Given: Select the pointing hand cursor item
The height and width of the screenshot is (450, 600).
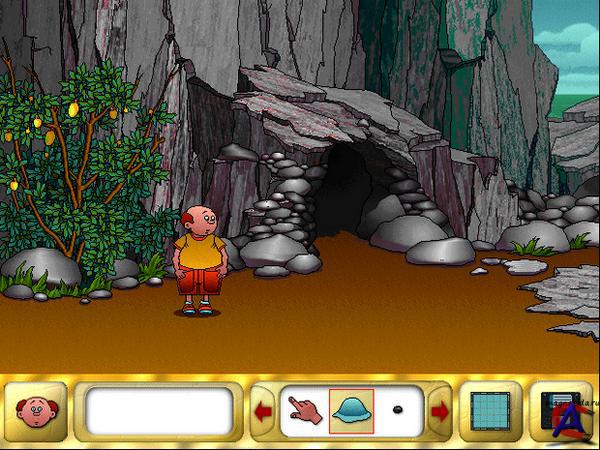Looking at the screenshot, I should (303, 410).
